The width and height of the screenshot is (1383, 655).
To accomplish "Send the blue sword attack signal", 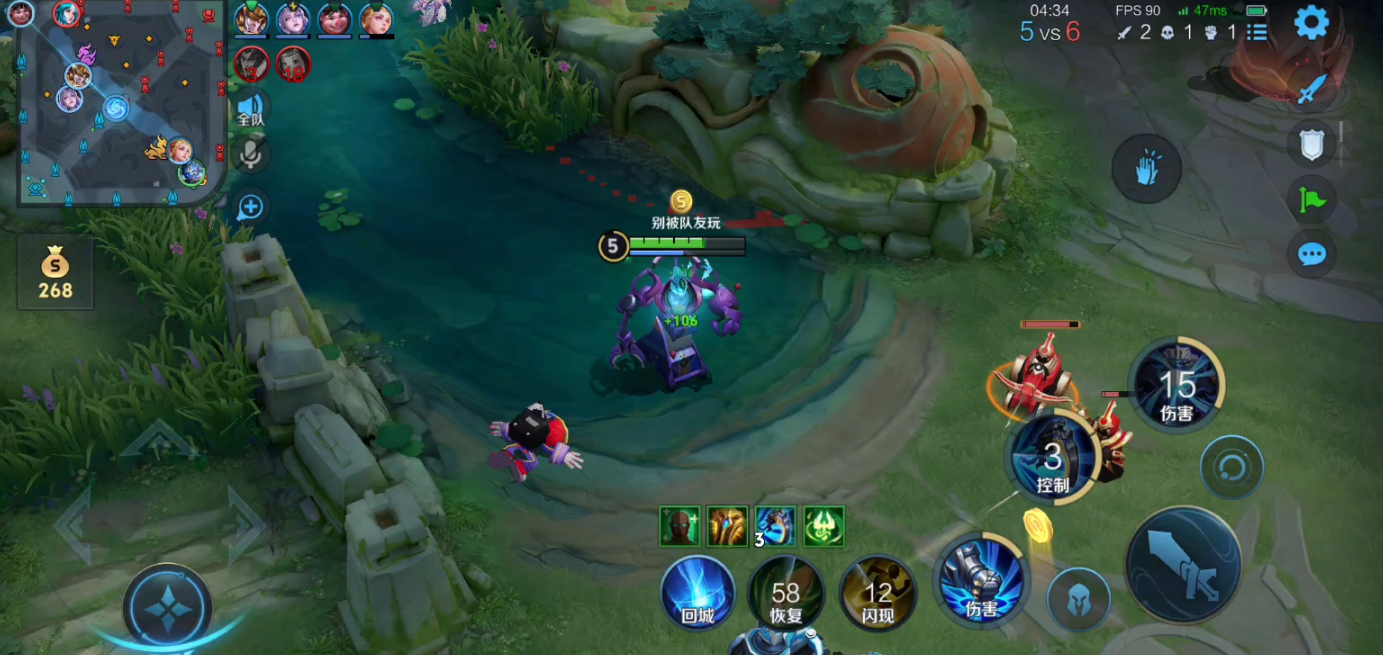I will point(1311,90).
